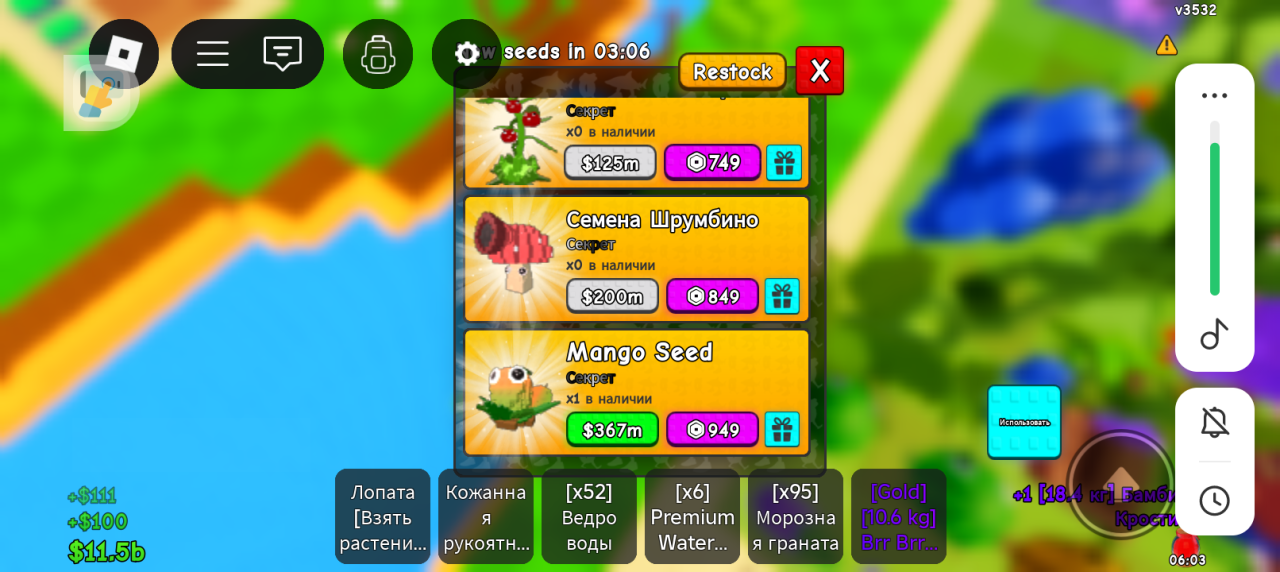This screenshot has height=572, width=1280.
Task: Hit the orange Restock button
Action: pos(732,72)
